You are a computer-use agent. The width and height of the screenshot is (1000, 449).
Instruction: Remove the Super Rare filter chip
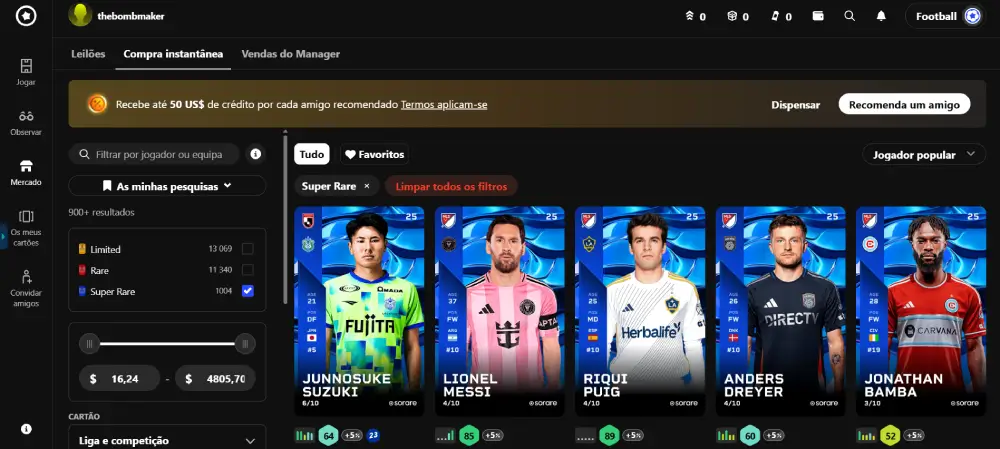point(367,186)
